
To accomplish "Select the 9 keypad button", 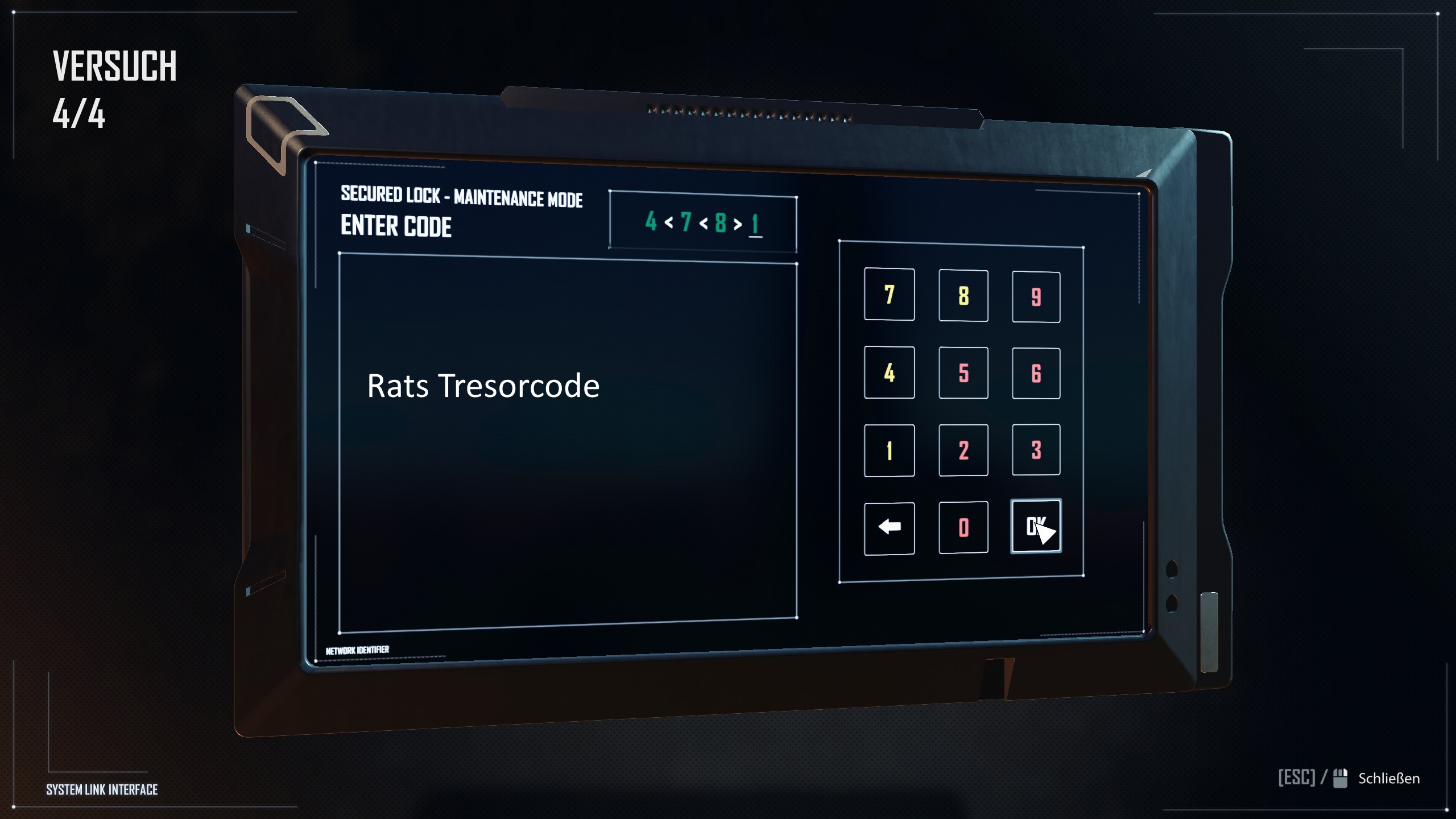I will 1036,297.
